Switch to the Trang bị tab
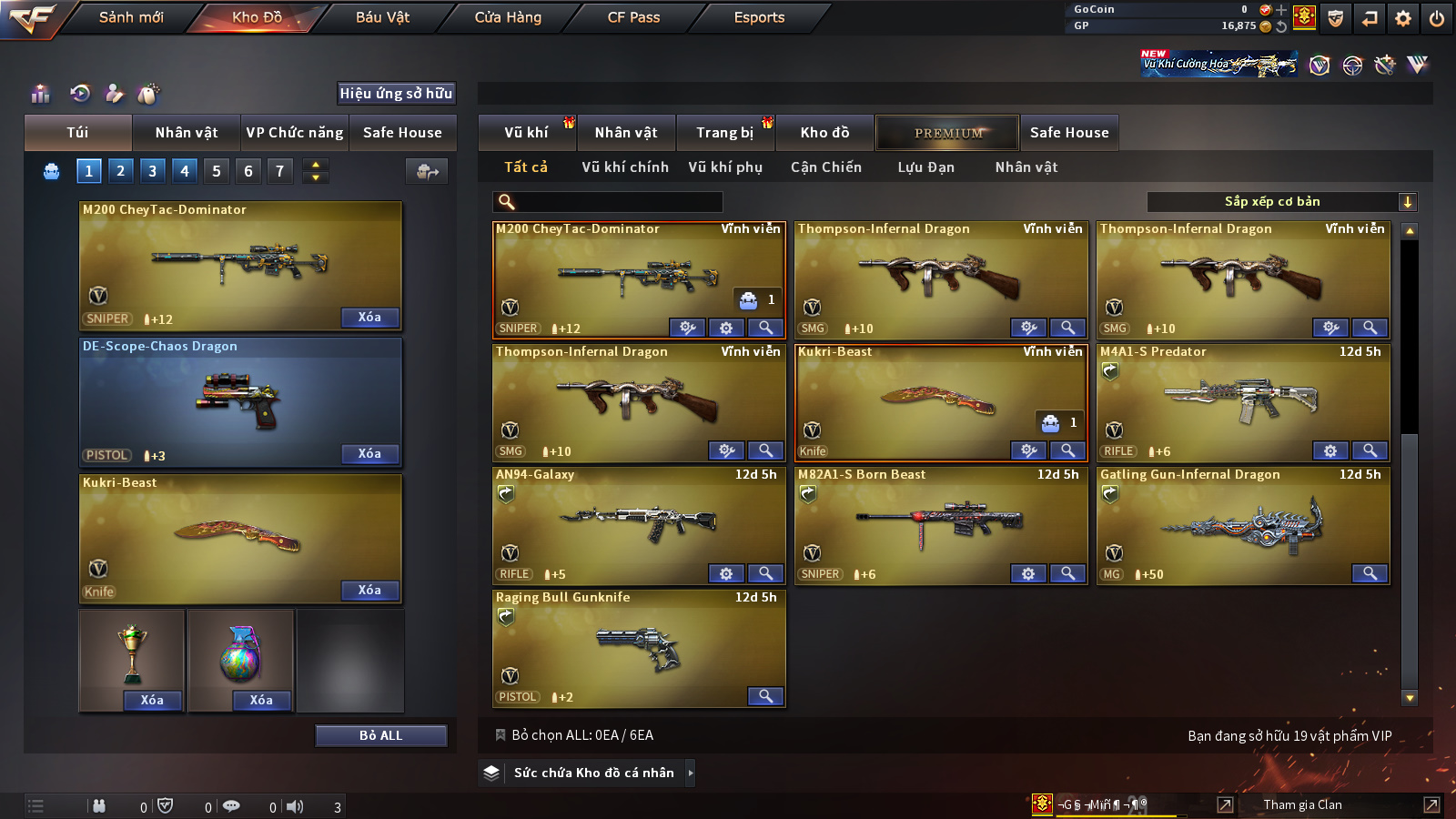The height and width of the screenshot is (819, 1456). click(724, 133)
